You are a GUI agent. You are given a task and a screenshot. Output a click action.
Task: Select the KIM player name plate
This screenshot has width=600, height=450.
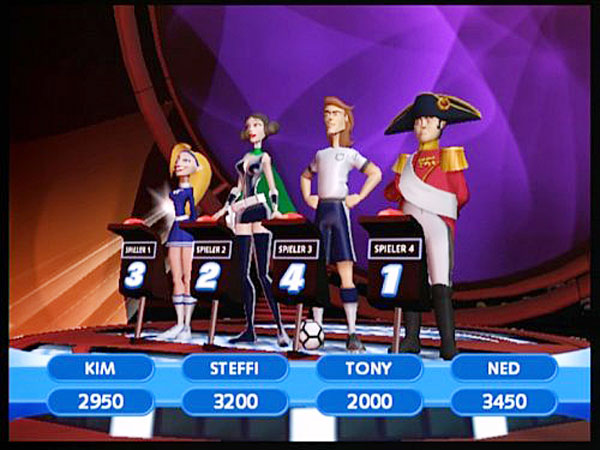pyautogui.click(x=101, y=368)
